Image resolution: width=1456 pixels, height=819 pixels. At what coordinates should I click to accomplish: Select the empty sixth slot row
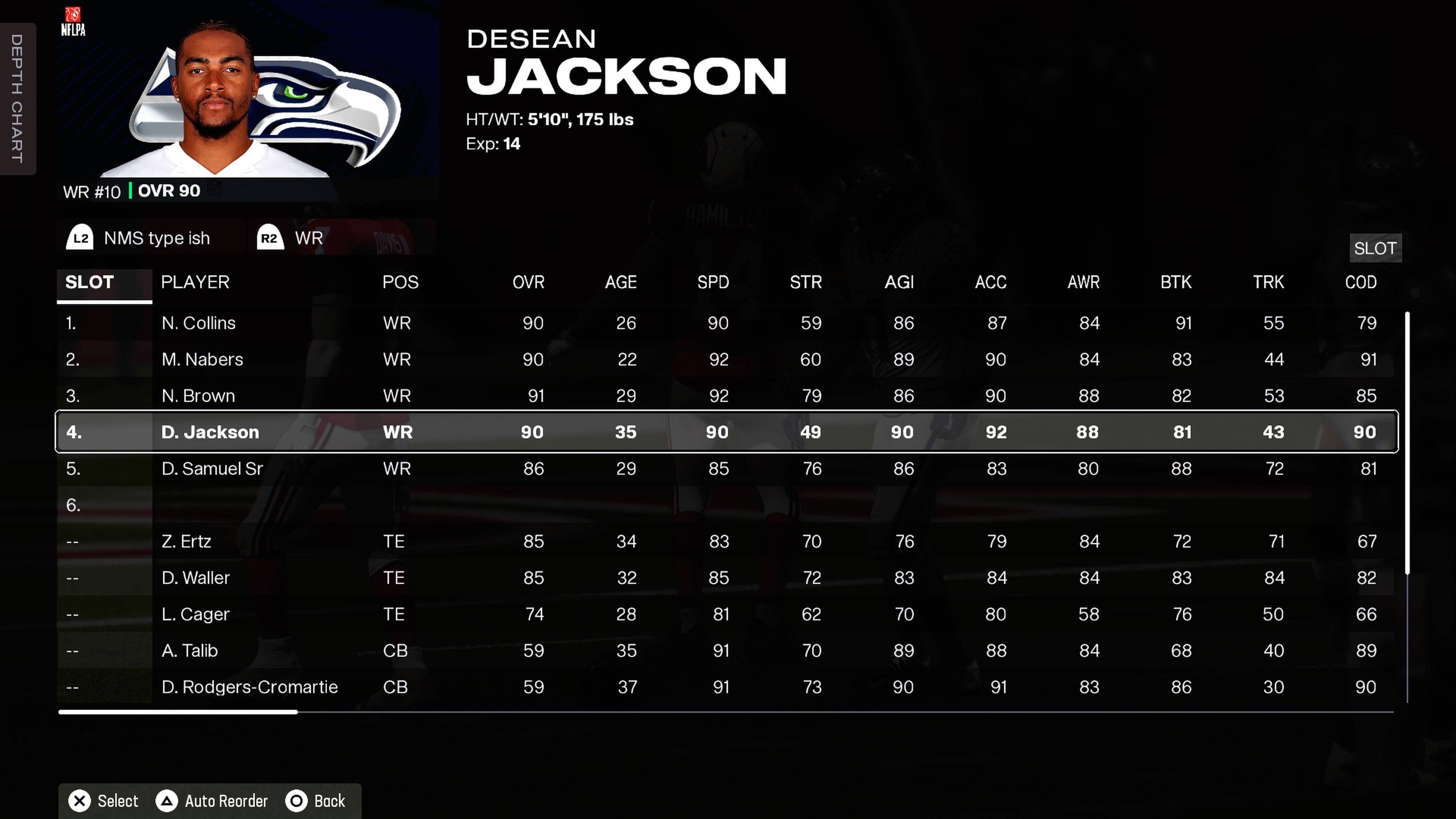[x=395, y=505]
